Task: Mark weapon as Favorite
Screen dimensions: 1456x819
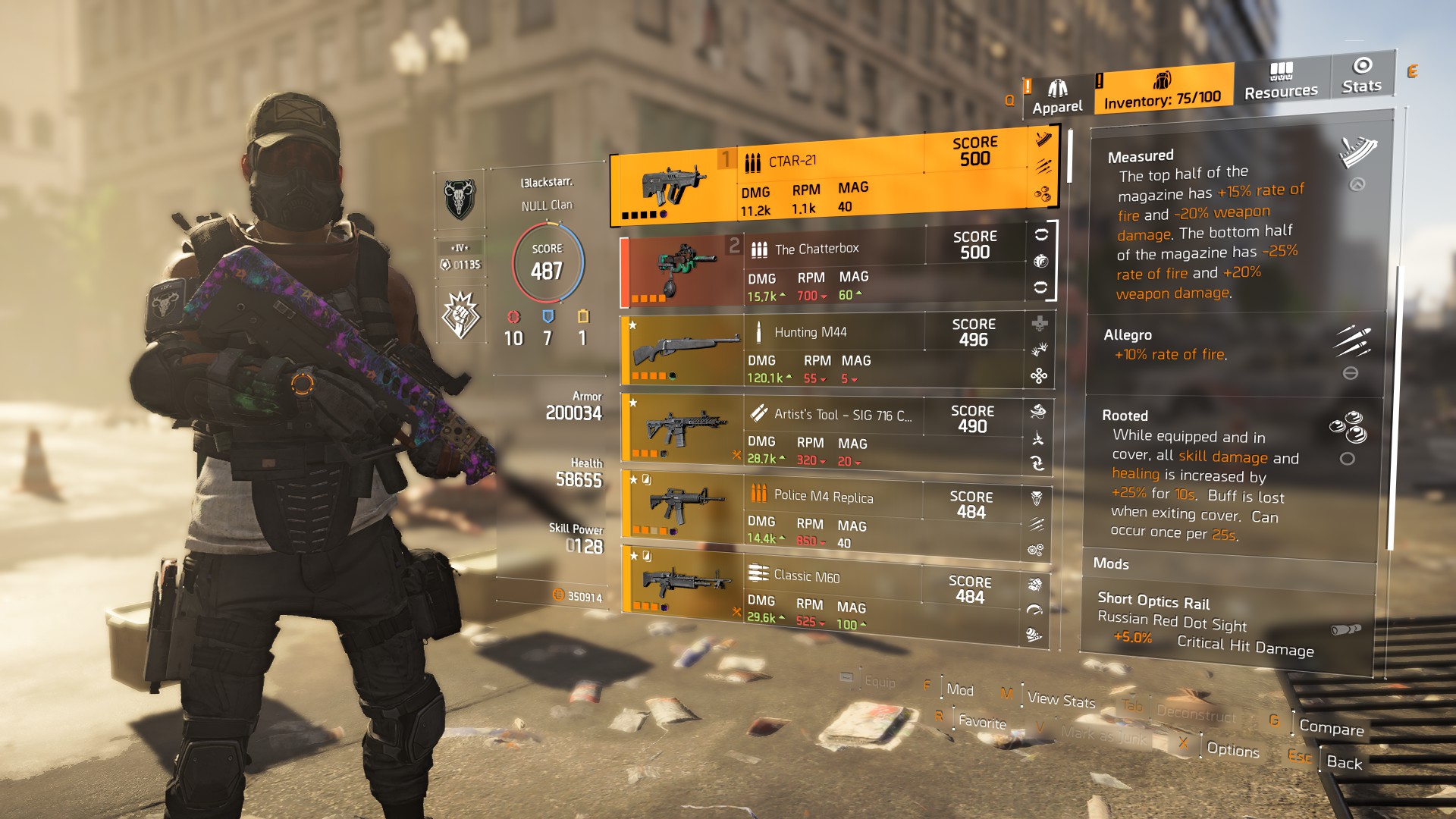Action: (x=981, y=722)
